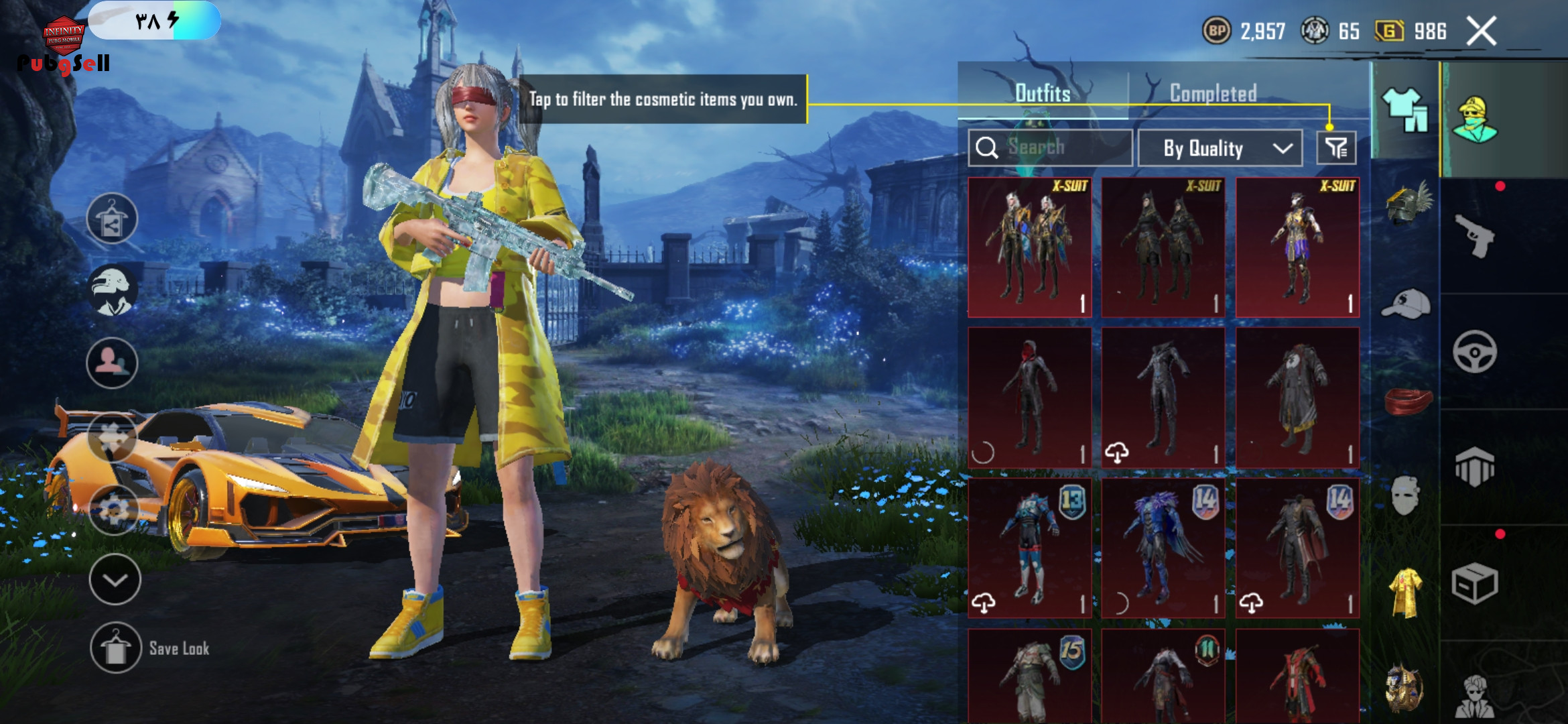The image size is (1568, 724).
Task: Click the Save Look hanger button
Action: 116,648
